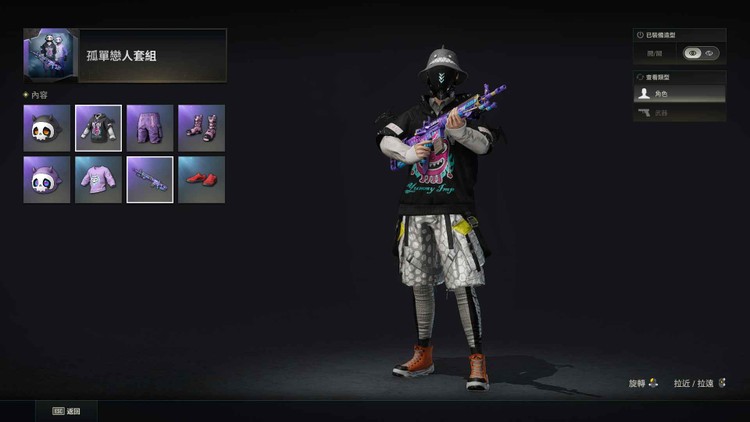This screenshot has height=422, width=750.
Task: Select the purple boots item
Action: (x=201, y=128)
